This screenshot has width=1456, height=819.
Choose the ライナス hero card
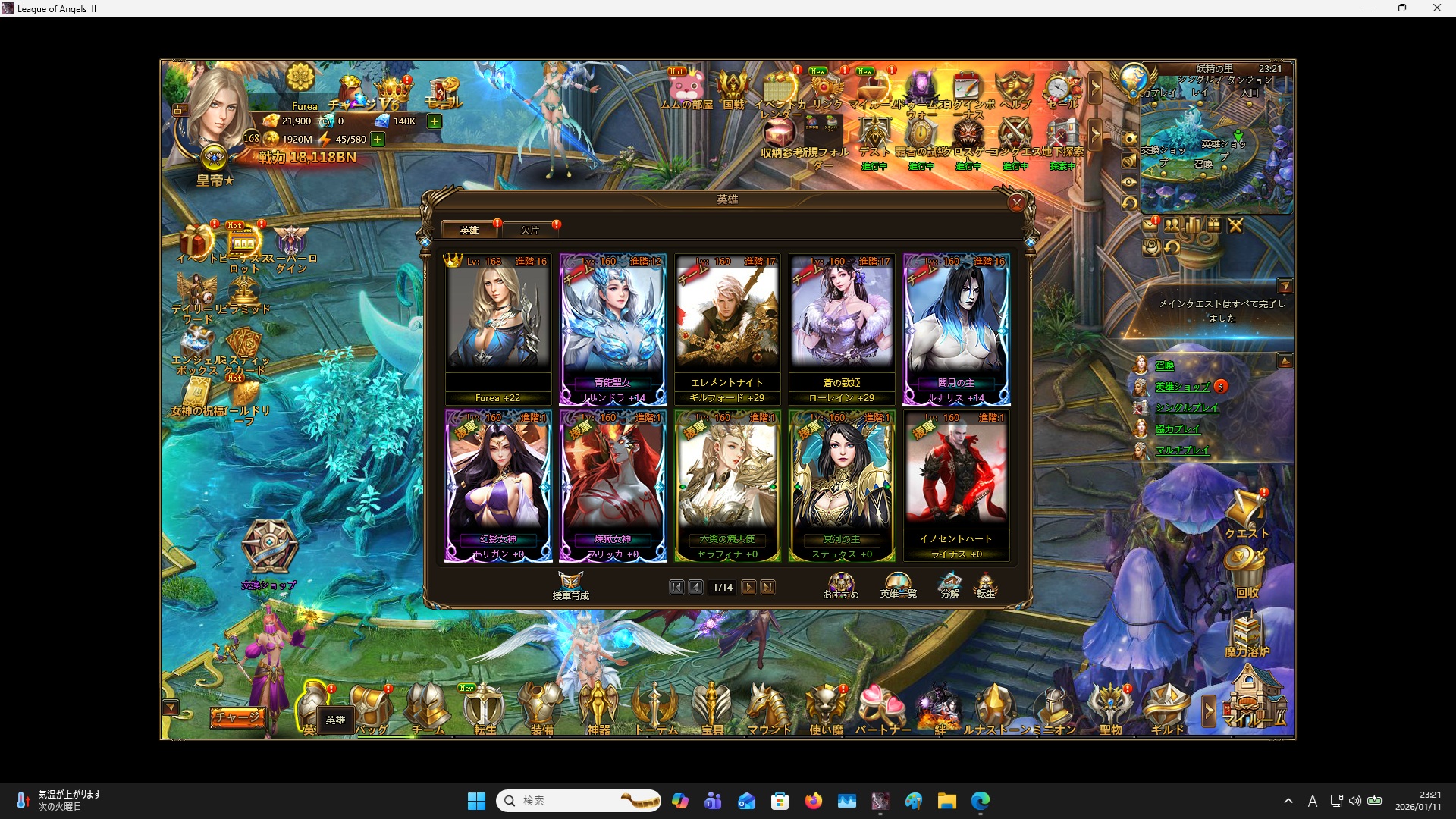click(x=956, y=485)
